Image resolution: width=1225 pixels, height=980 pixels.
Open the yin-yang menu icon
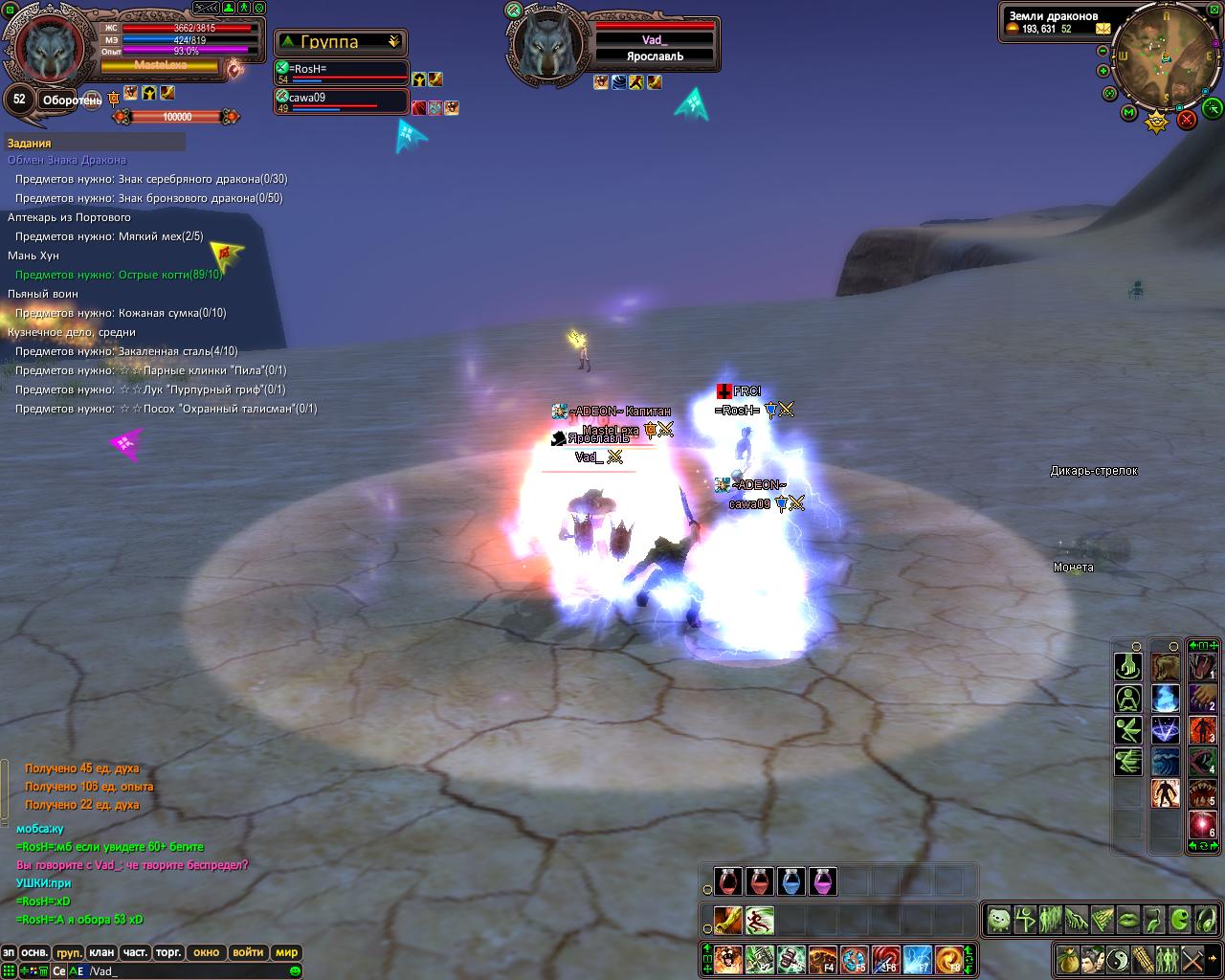(1119, 958)
